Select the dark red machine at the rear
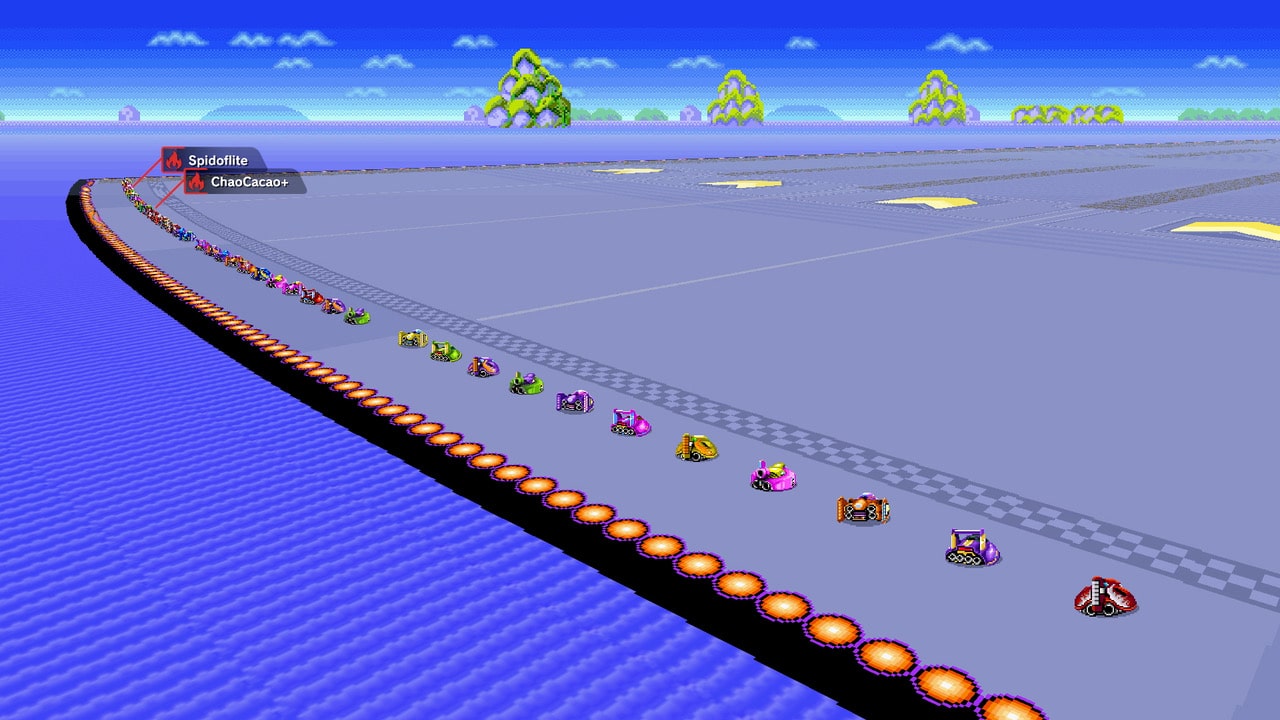The width and height of the screenshot is (1280, 720). coord(1103,595)
